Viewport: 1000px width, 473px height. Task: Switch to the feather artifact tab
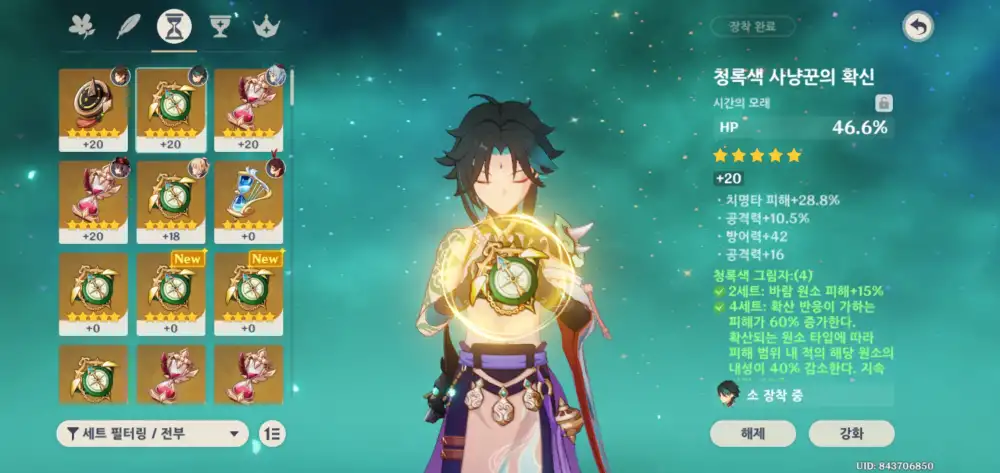(128, 26)
